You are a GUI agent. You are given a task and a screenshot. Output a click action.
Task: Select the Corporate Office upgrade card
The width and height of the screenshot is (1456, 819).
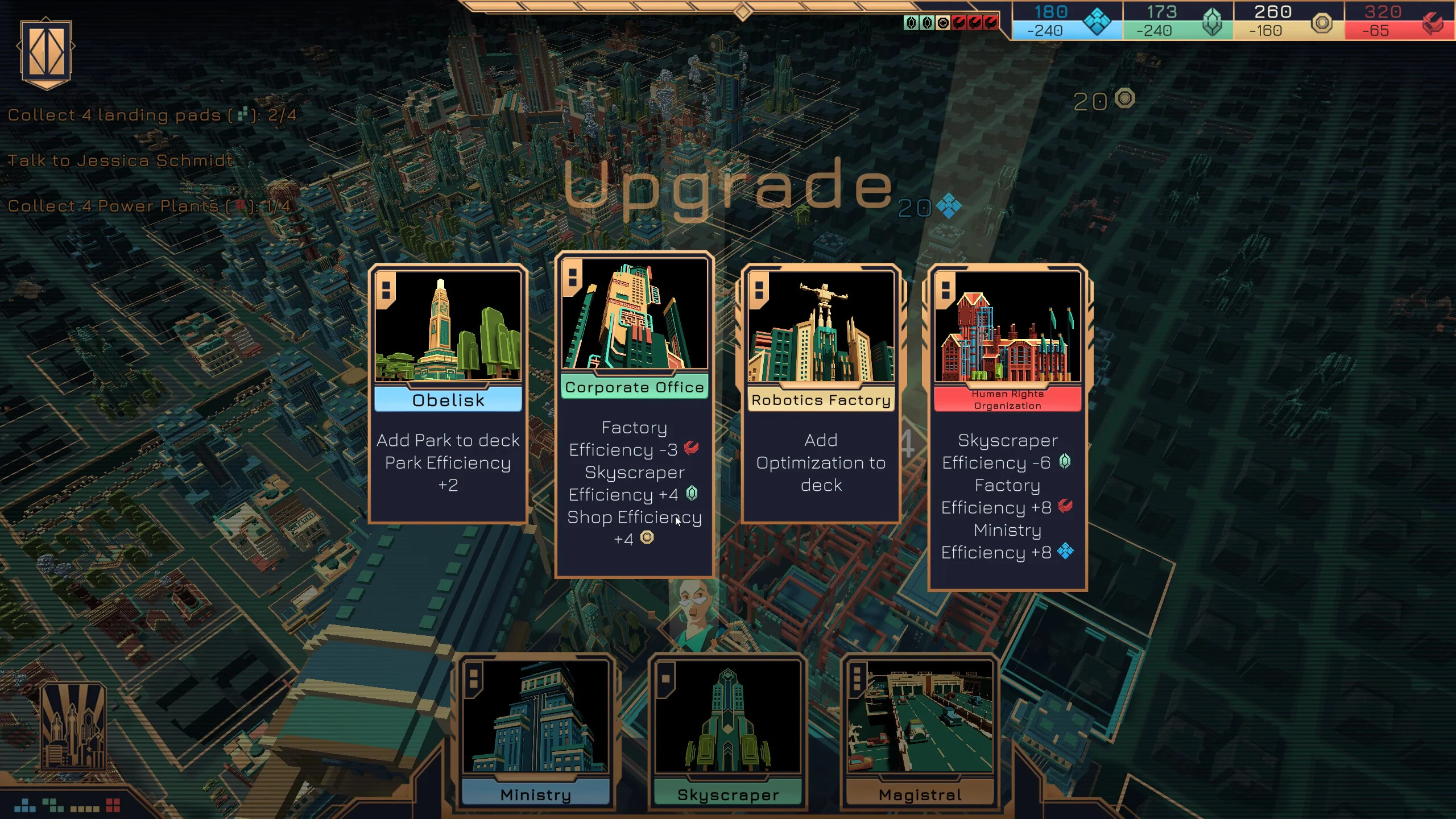click(x=634, y=414)
